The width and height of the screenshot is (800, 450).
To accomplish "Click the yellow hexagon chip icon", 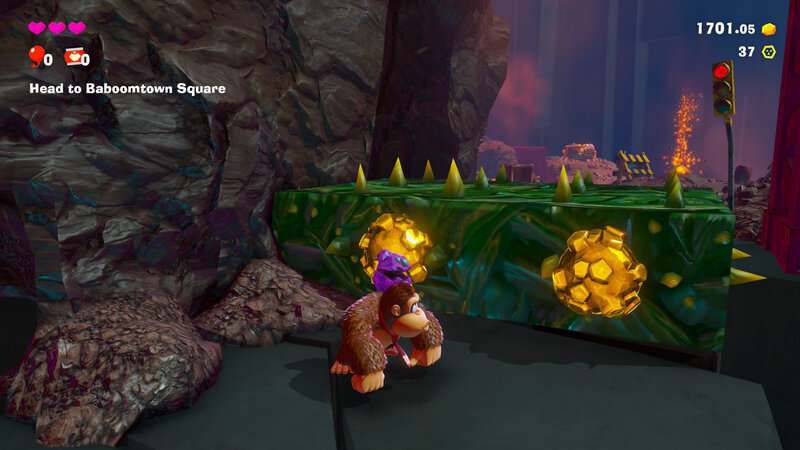I will (x=769, y=52).
